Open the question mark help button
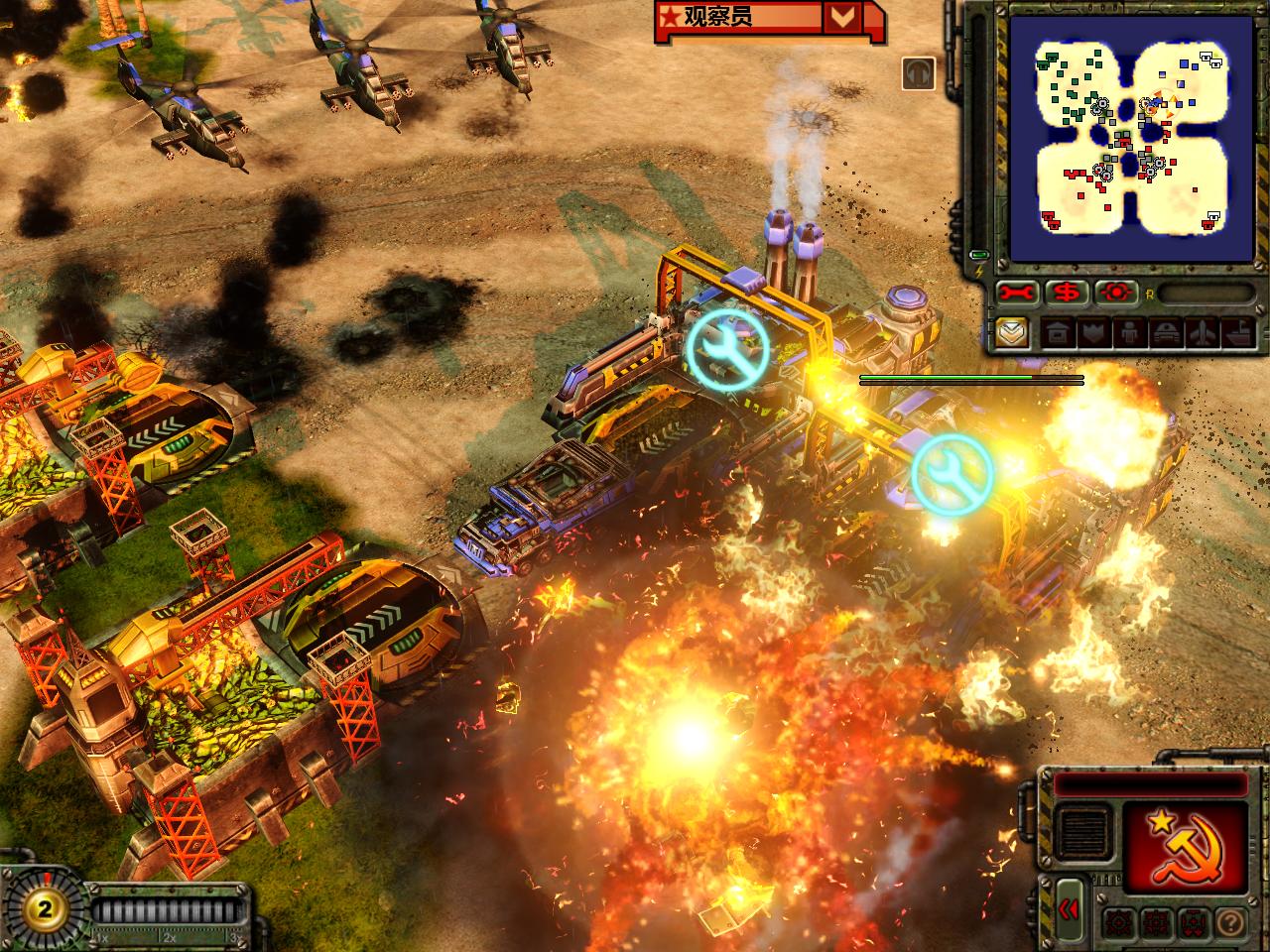The image size is (1270, 952). tap(1228, 920)
